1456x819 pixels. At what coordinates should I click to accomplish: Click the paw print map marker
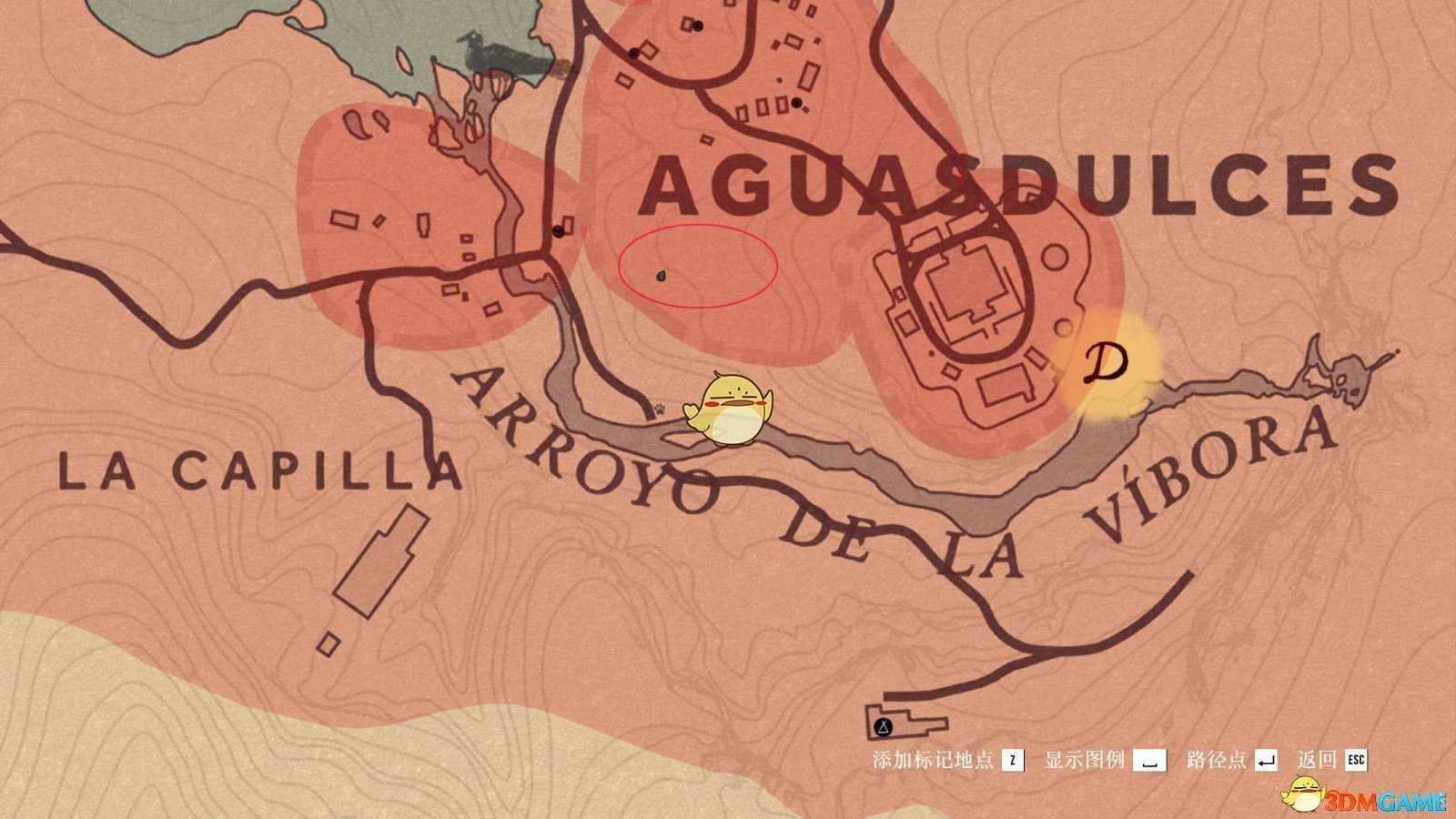659,410
